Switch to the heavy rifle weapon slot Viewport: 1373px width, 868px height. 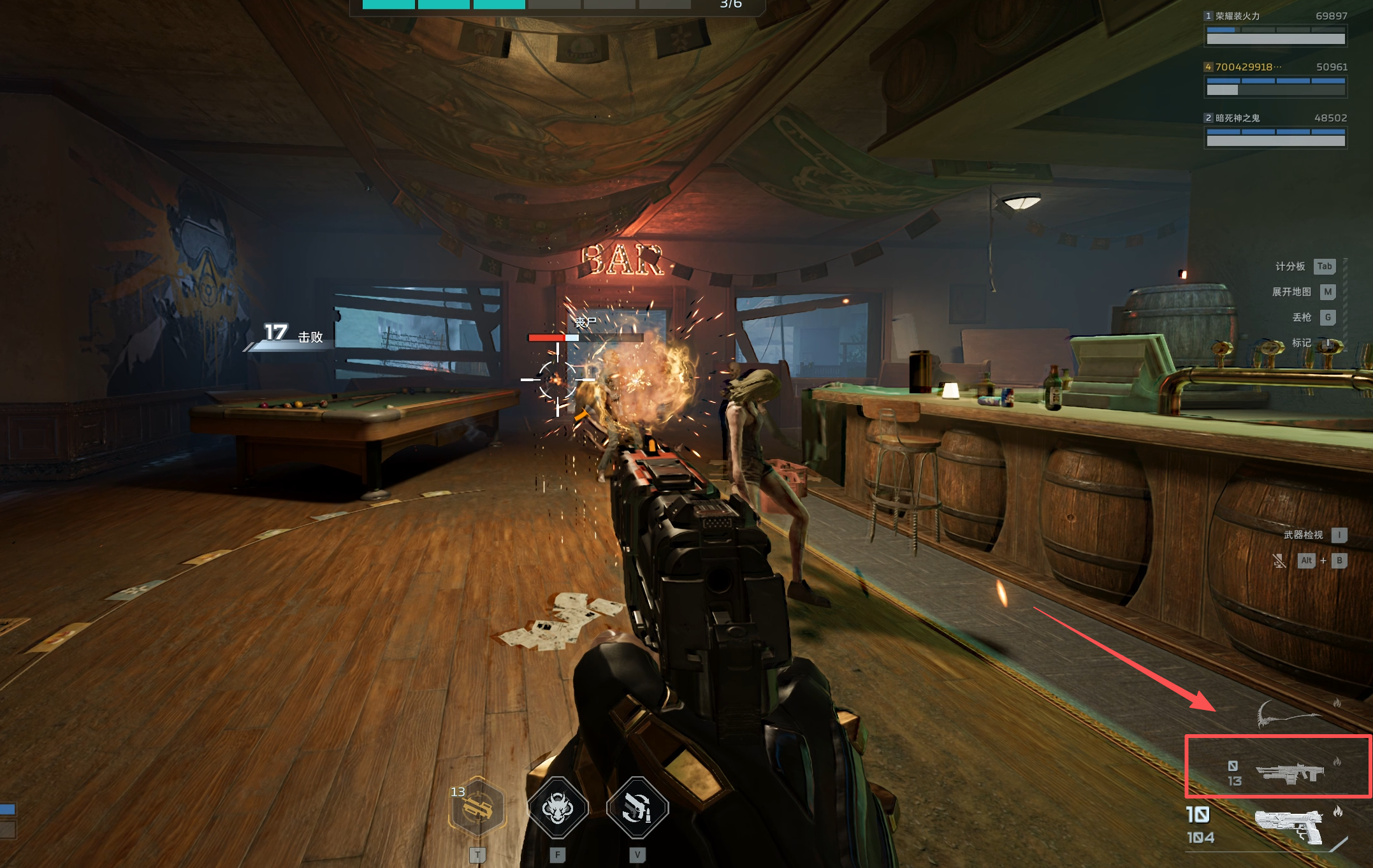pos(1289,772)
